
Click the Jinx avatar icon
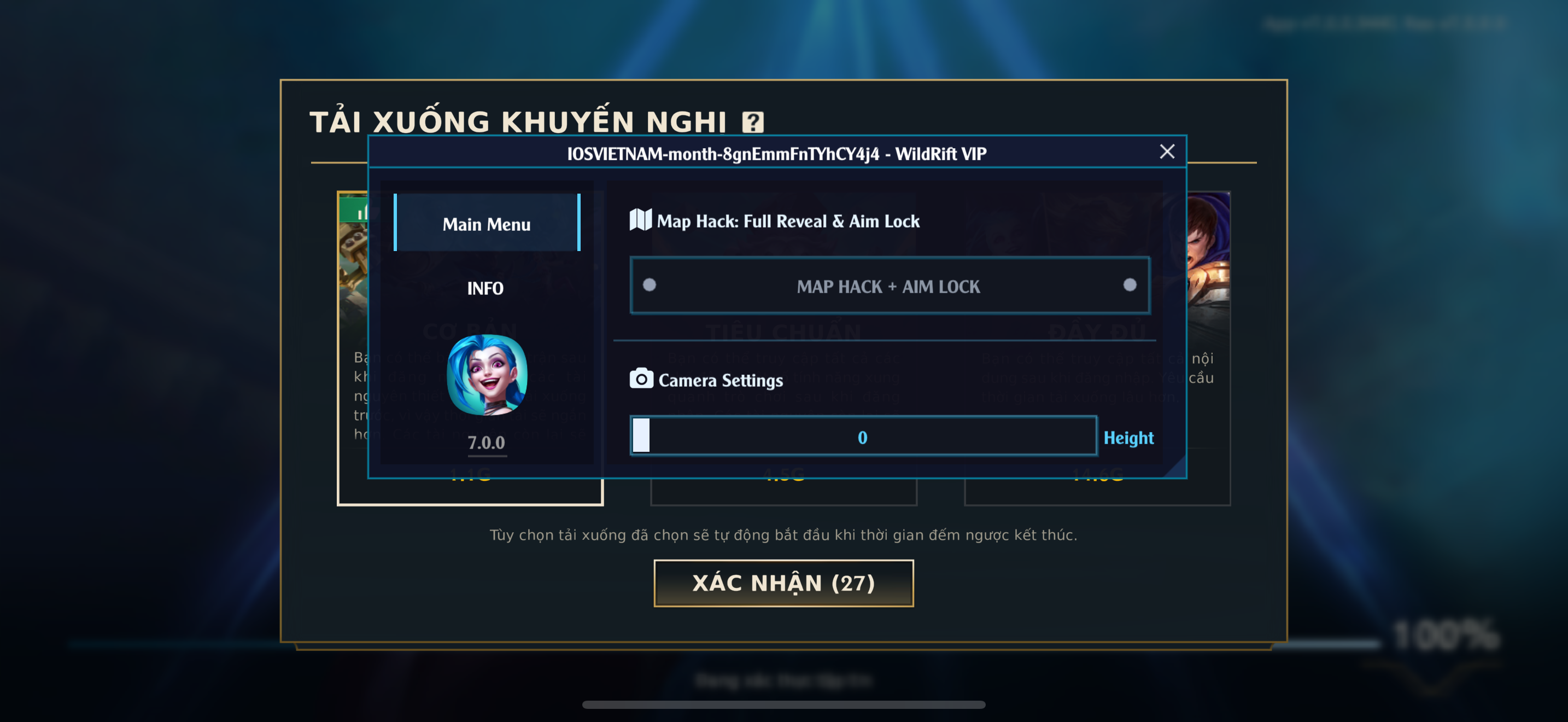[x=487, y=375]
